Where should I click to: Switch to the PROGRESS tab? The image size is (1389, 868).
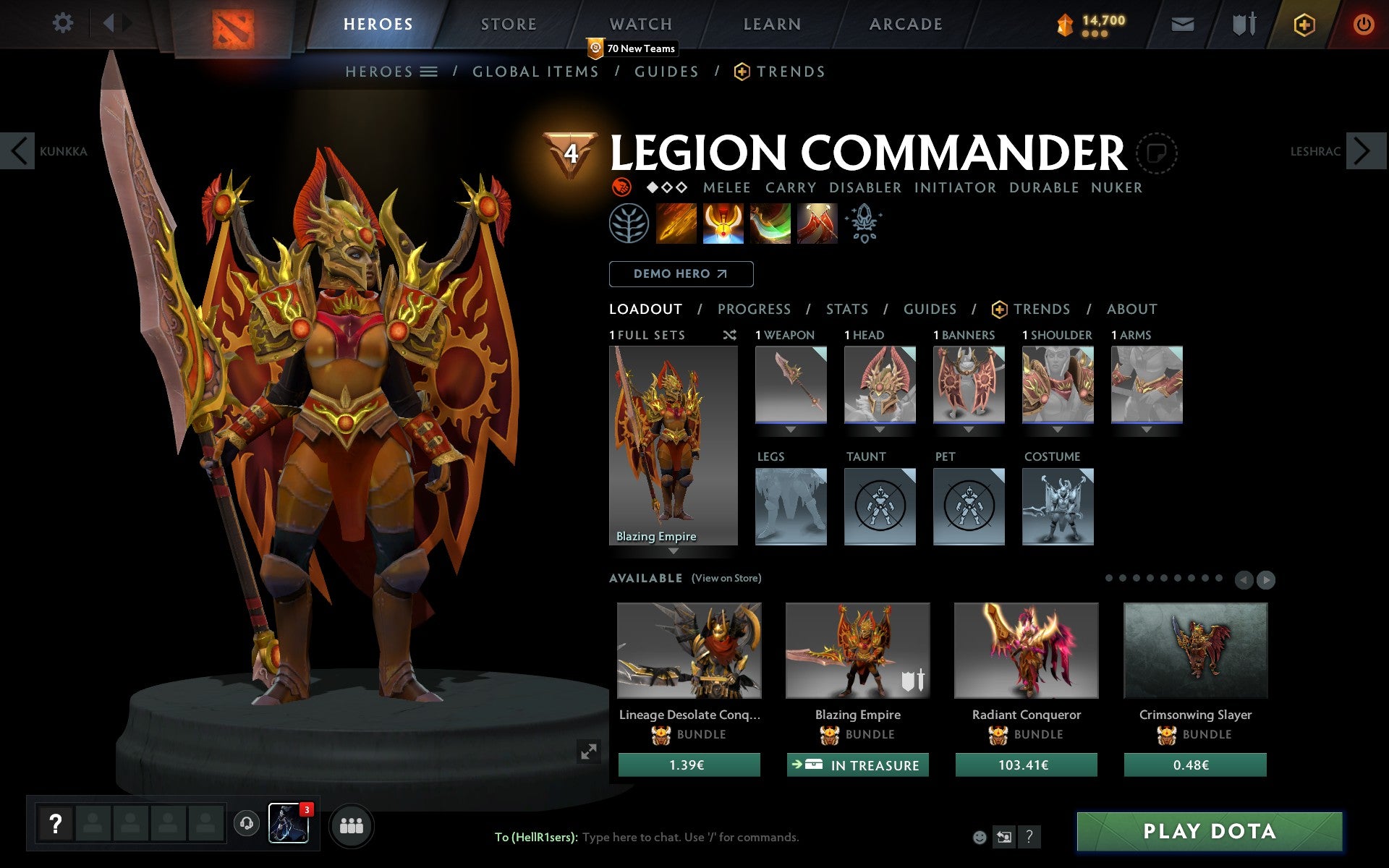(754, 309)
